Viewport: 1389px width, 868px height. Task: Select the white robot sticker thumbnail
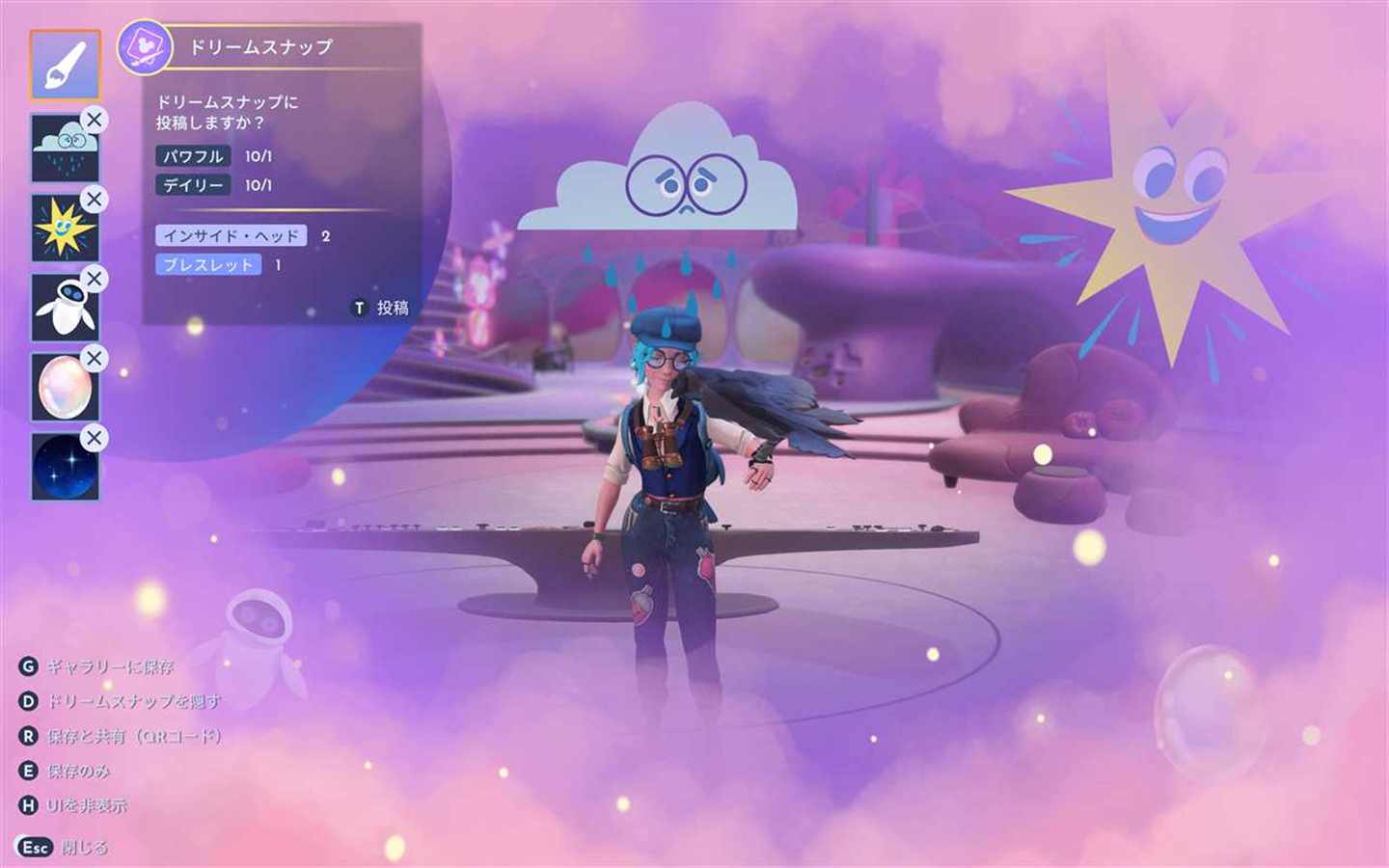pos(64,308)
